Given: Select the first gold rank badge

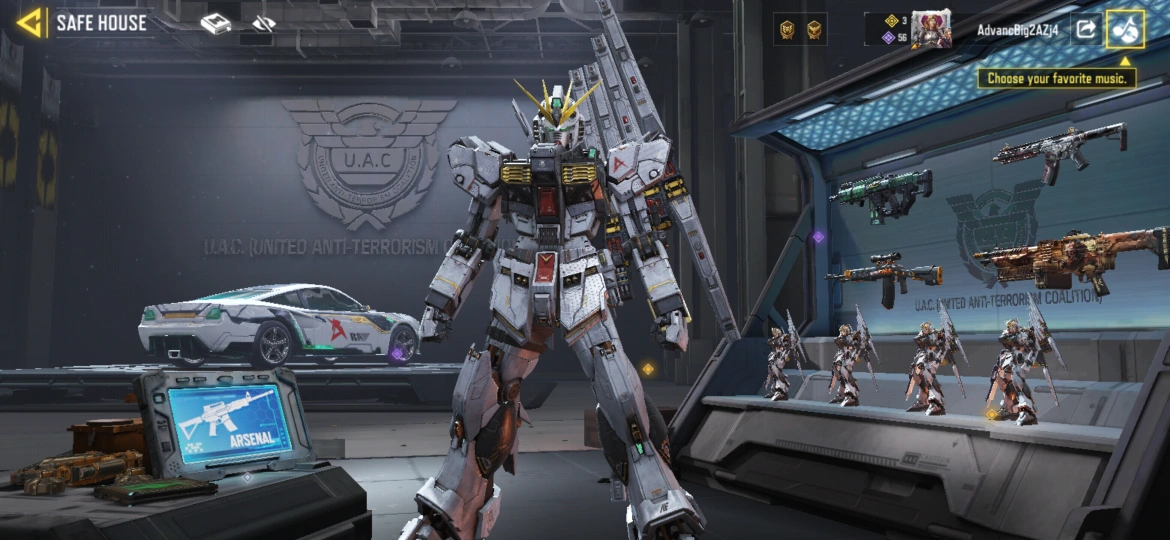Looking at the screenshot, I should pyautogui.click(x=787, y=30).
